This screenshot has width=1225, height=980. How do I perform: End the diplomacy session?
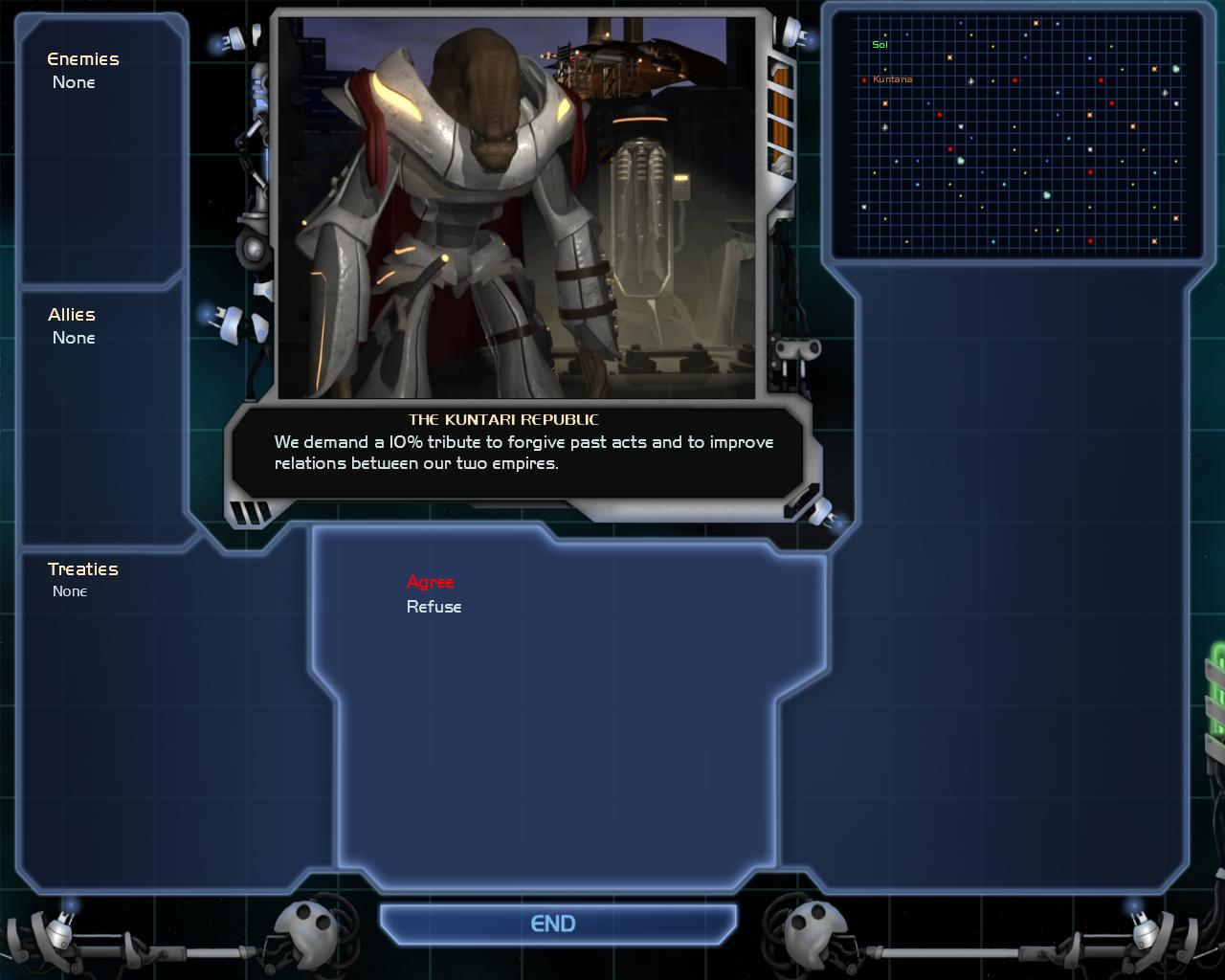[553, 924]
